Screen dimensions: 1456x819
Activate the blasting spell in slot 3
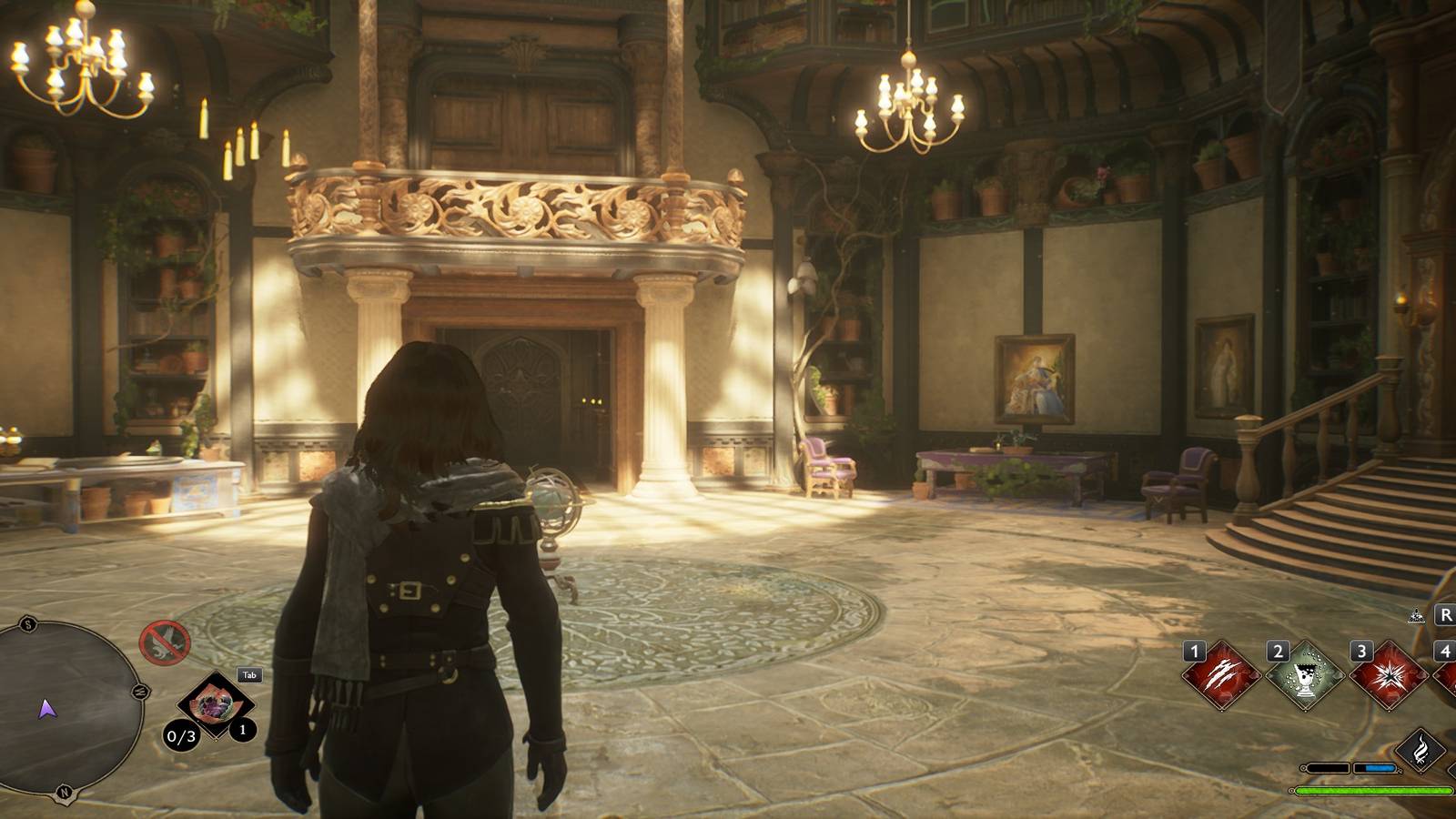pos(1389,676)
